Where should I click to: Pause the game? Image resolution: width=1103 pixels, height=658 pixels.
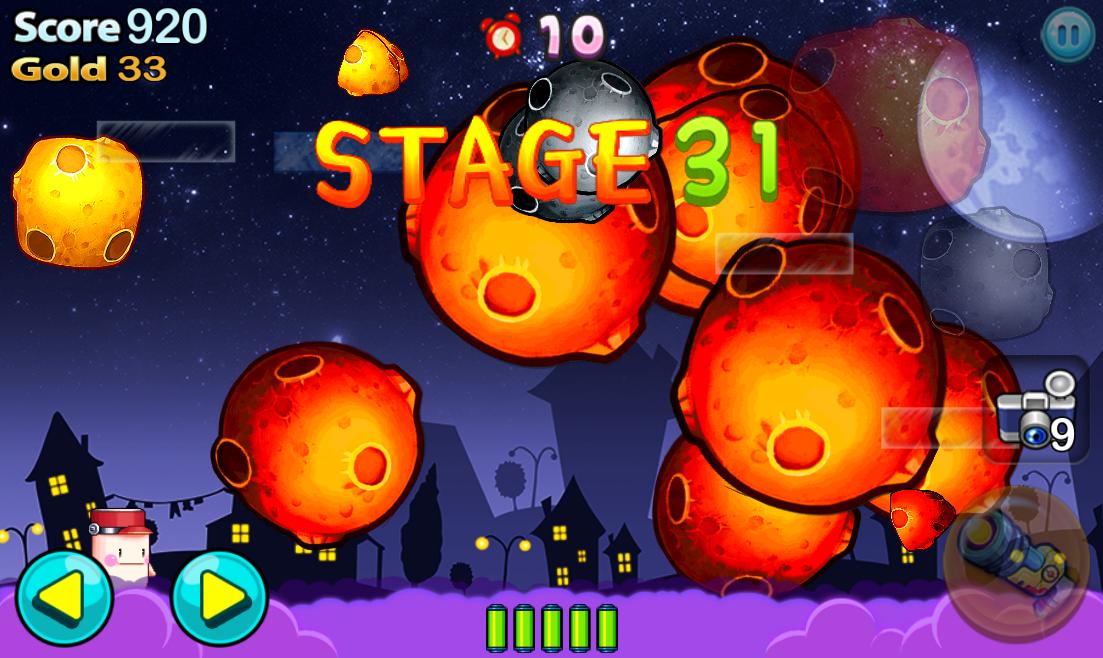pos(1066,35)
